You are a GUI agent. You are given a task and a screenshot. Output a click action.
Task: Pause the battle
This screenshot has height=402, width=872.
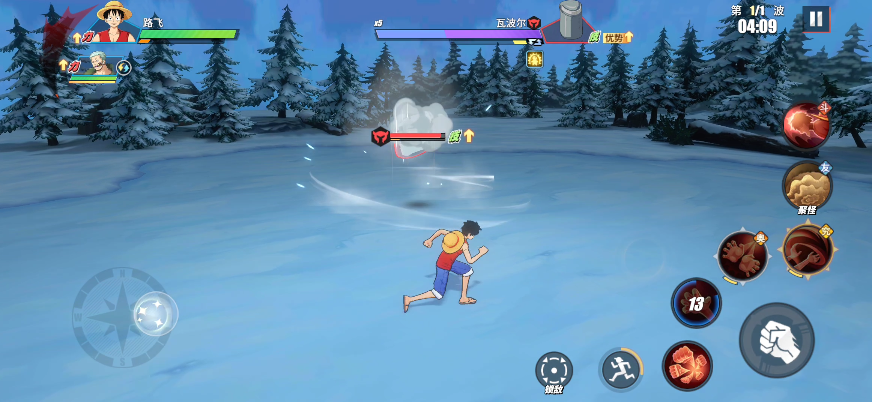tap(816, 18)
